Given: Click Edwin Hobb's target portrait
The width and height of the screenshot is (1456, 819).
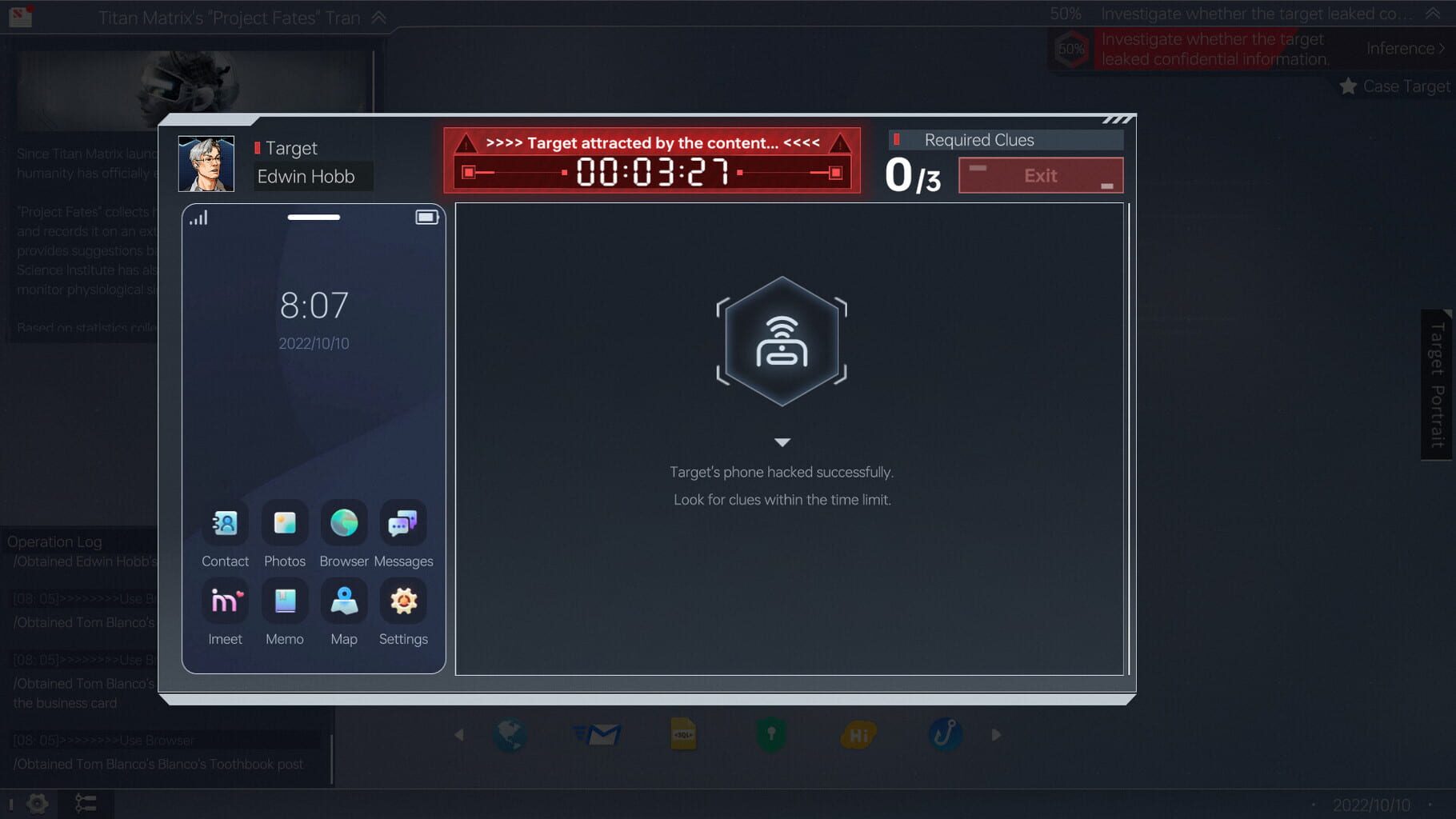Looking at the screenshot, I should [206, 165].
